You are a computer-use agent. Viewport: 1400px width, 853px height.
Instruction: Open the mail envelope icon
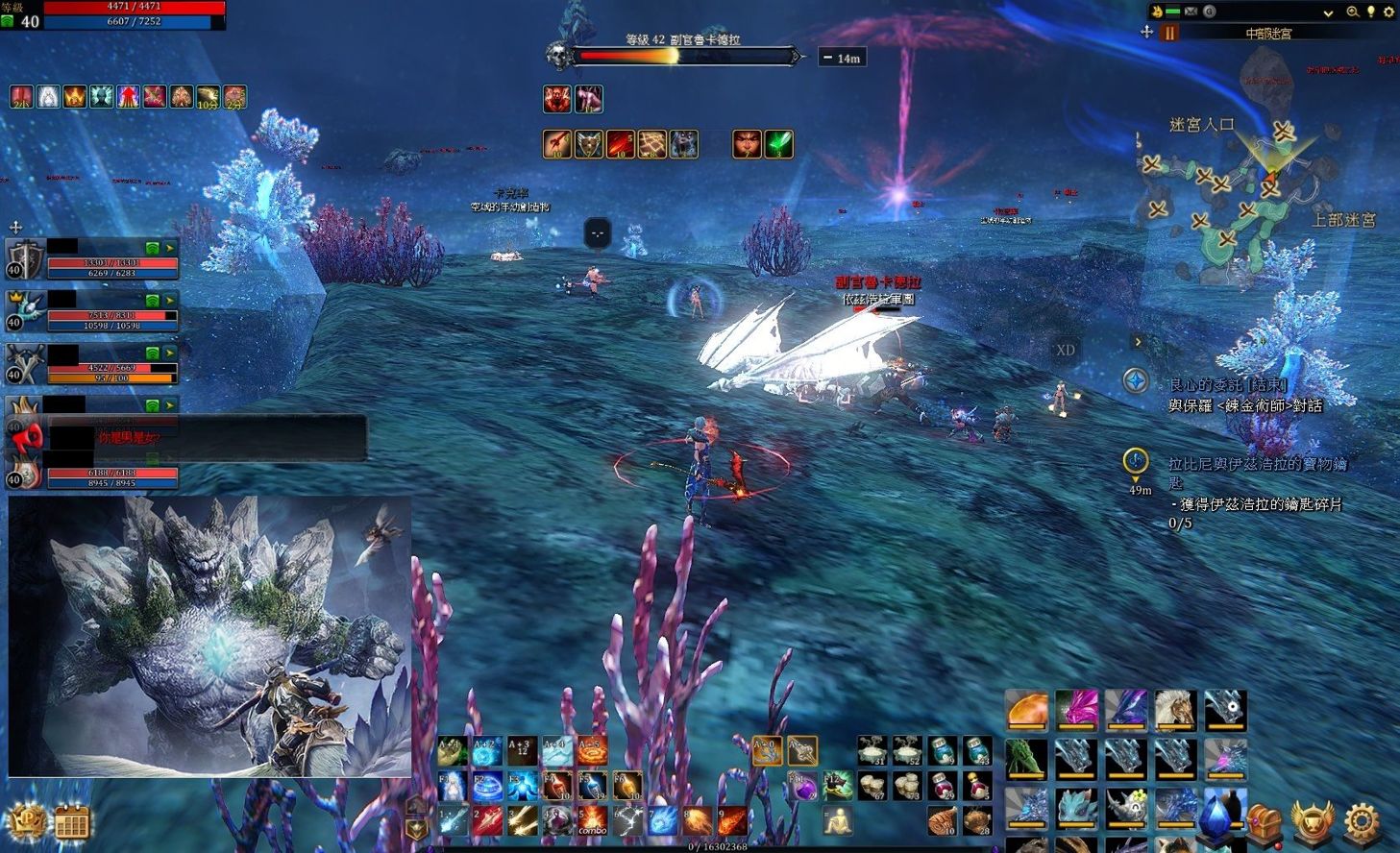(x=1191, y=12)
